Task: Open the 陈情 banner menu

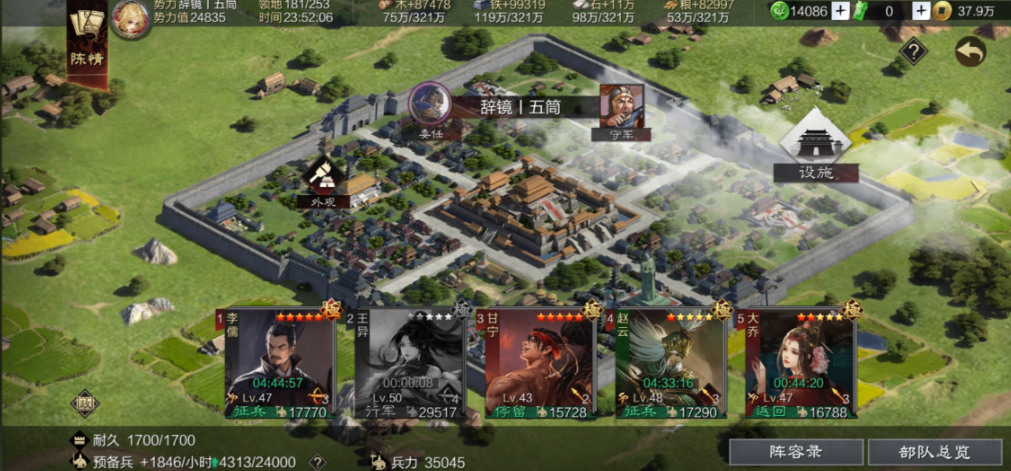Action: (x=86, y=45)
